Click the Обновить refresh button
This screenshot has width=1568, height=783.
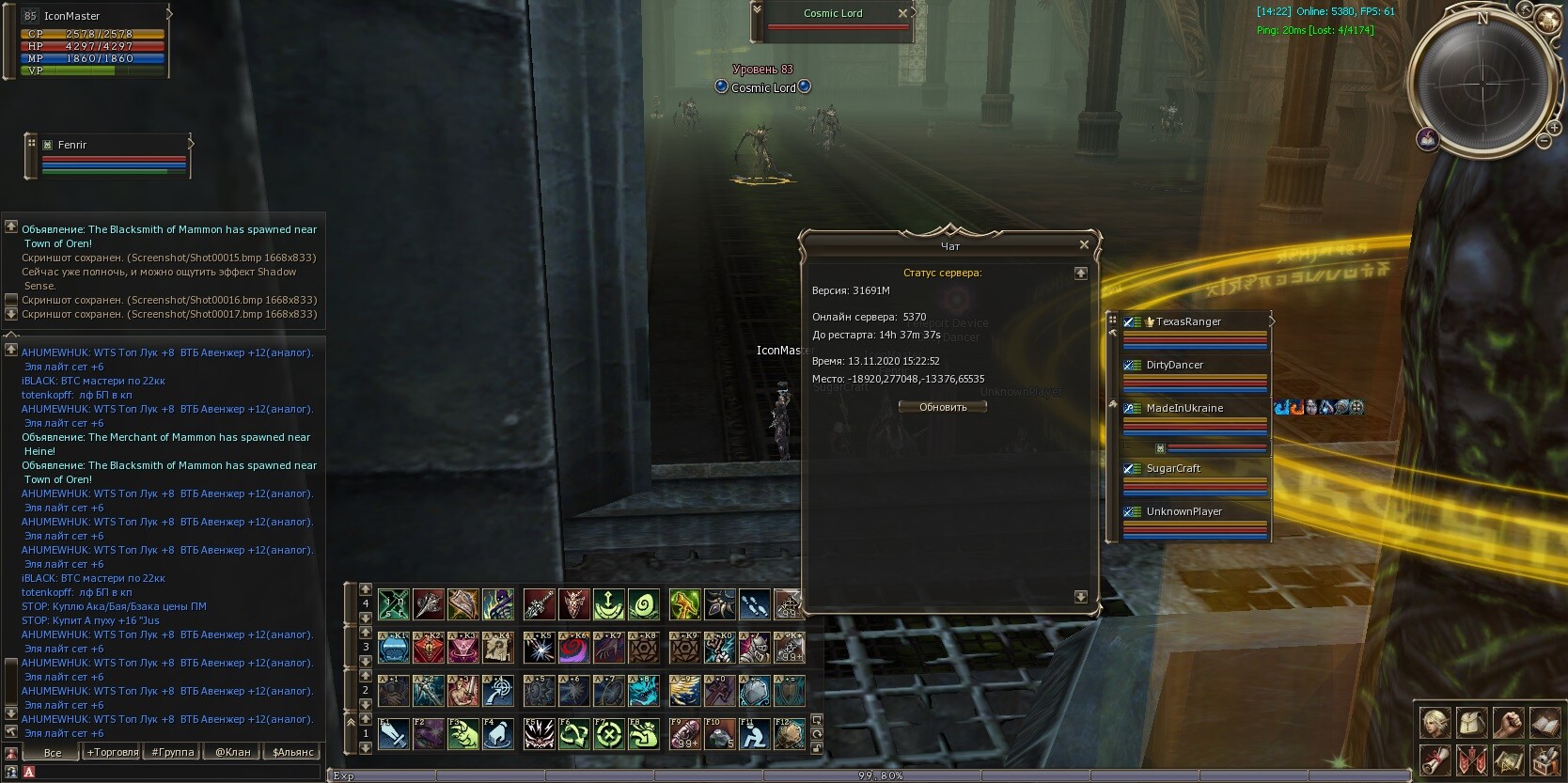[942, 407]
